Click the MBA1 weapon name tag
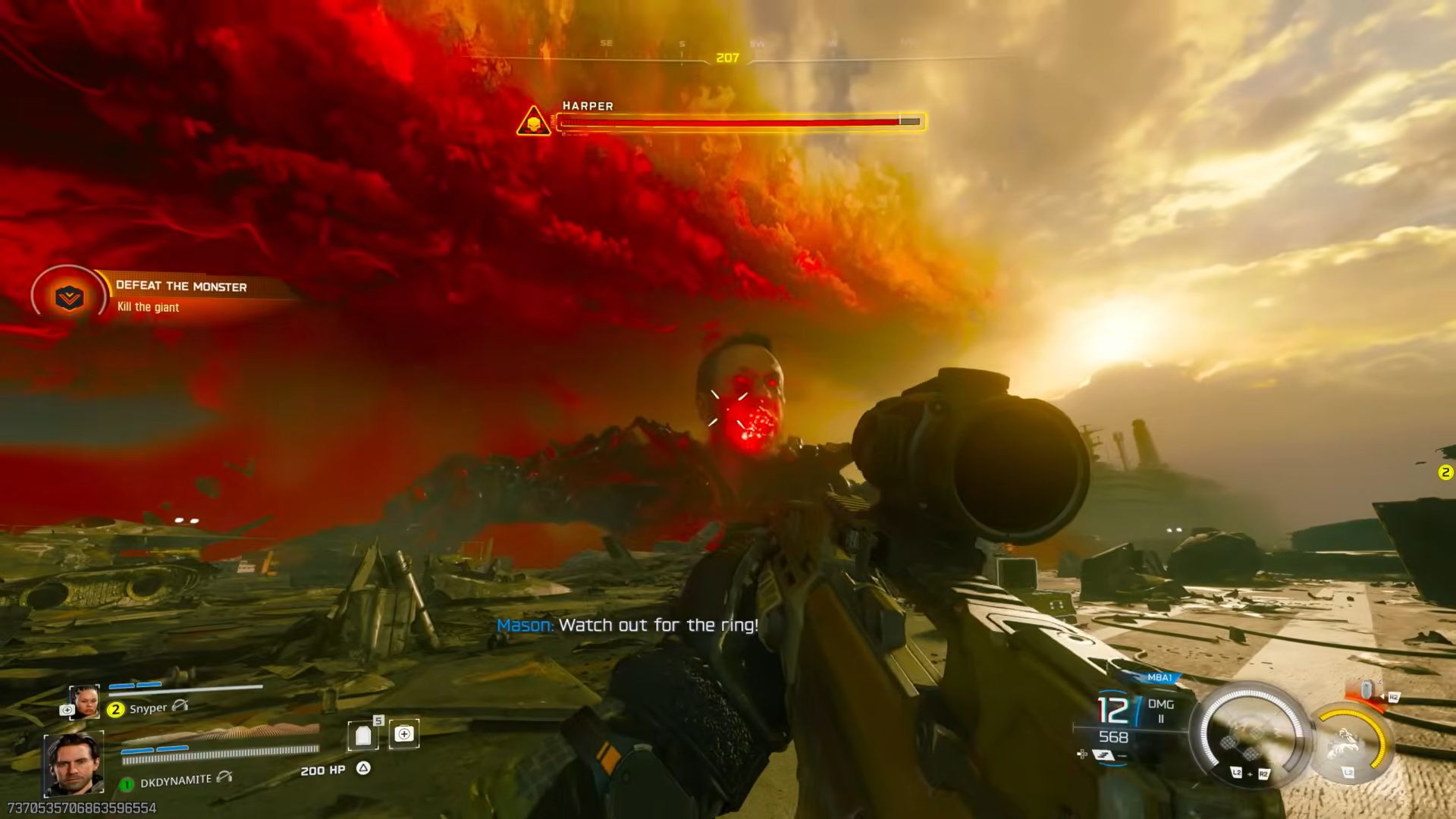 pyautogui.click(x=1159, y=677)
